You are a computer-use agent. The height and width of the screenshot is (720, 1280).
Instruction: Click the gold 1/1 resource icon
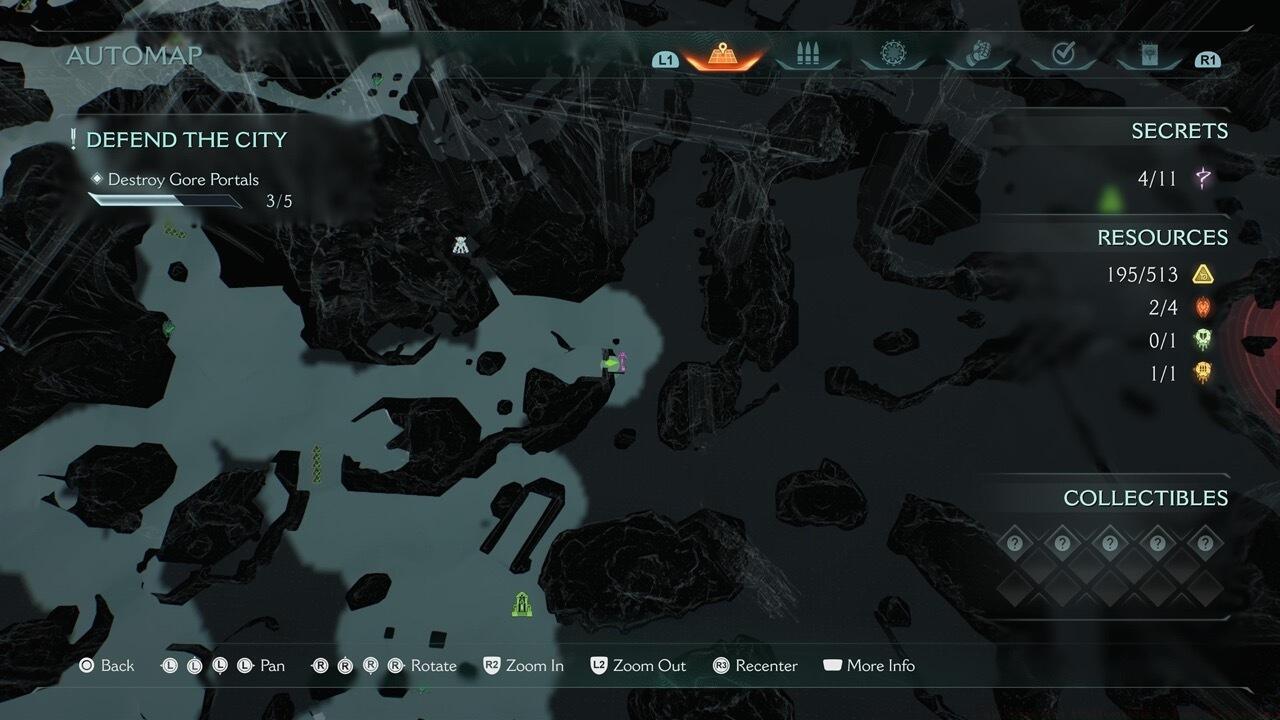[1203, 373]
